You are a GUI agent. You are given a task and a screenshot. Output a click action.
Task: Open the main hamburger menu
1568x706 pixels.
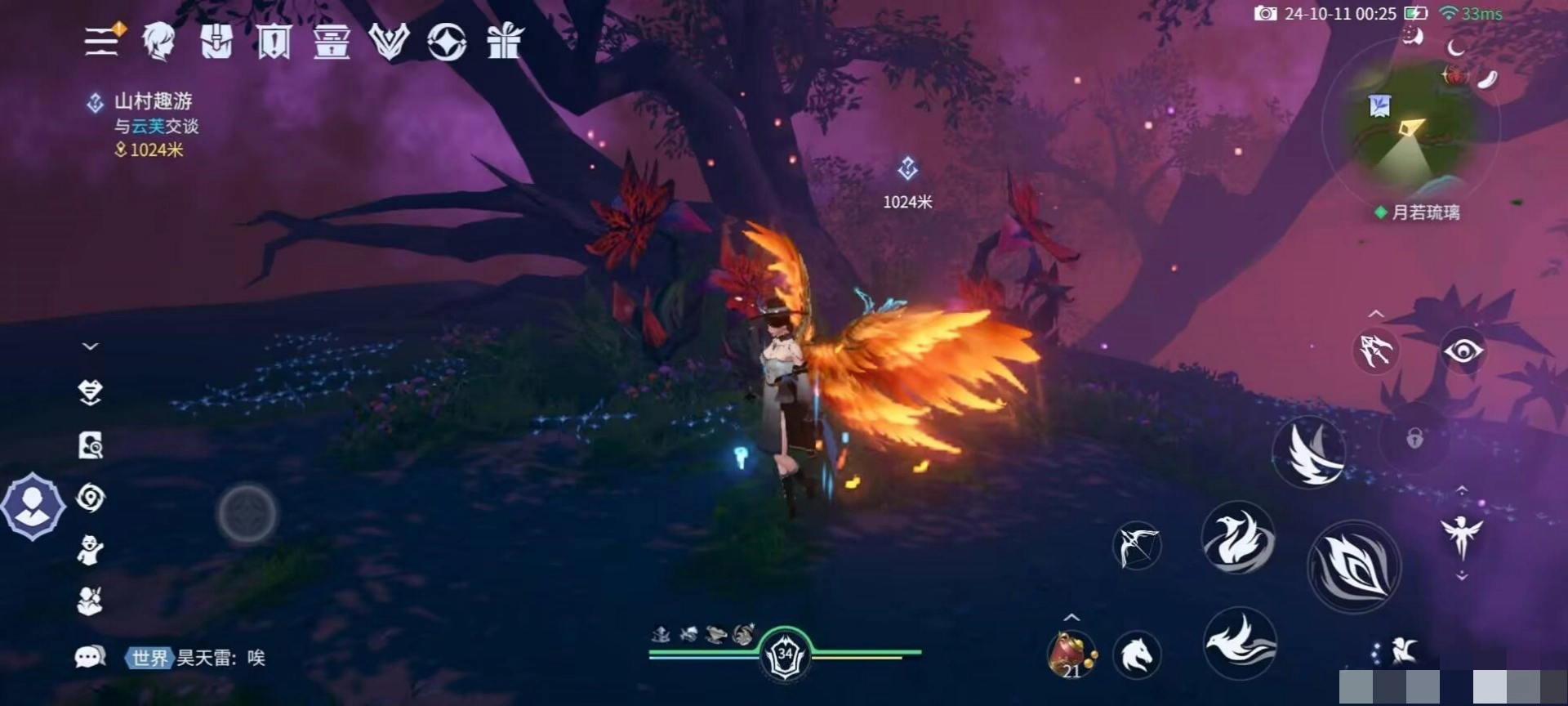(x=103, y=40)
